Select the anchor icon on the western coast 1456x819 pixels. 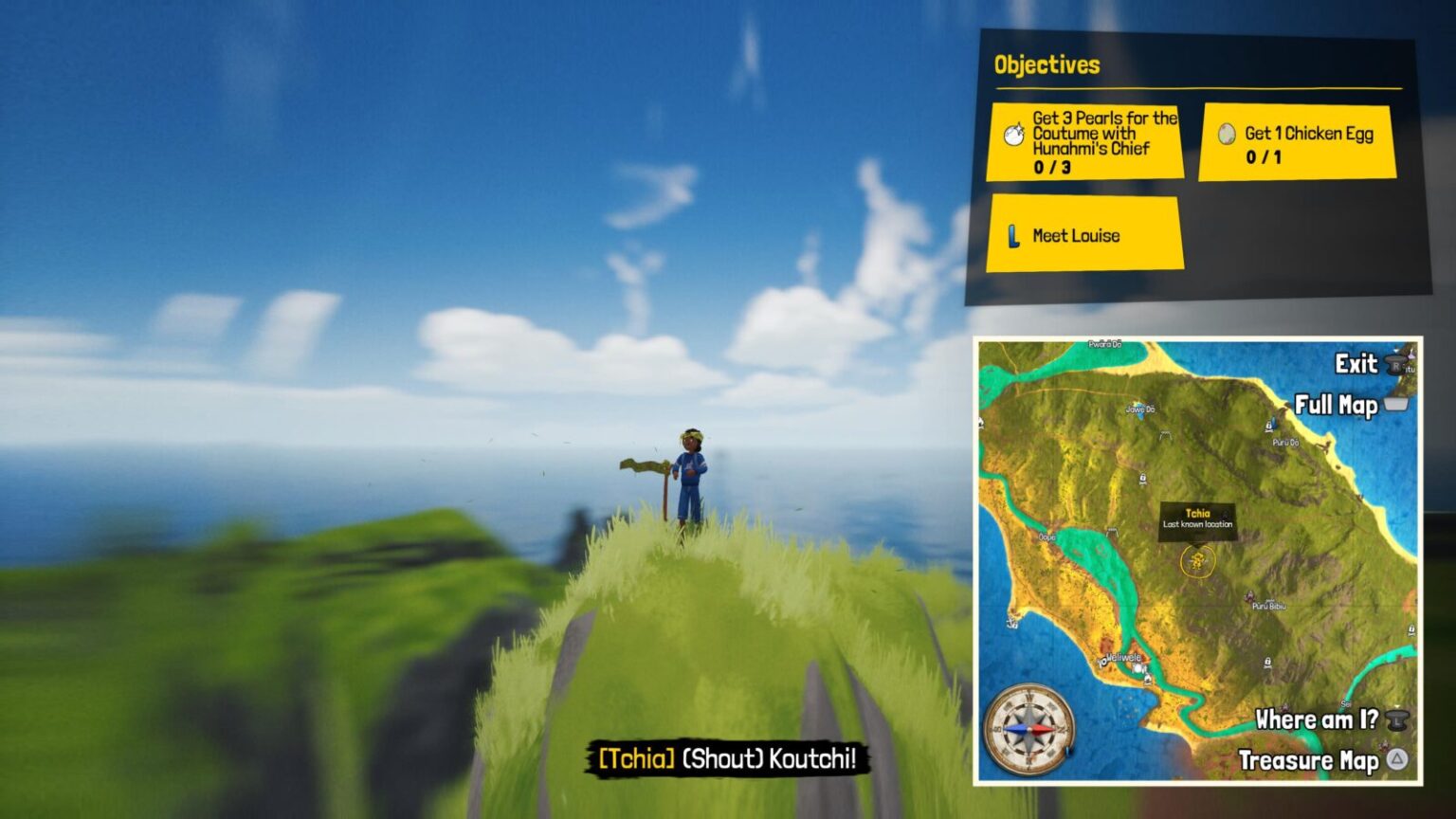point(1011,624)
